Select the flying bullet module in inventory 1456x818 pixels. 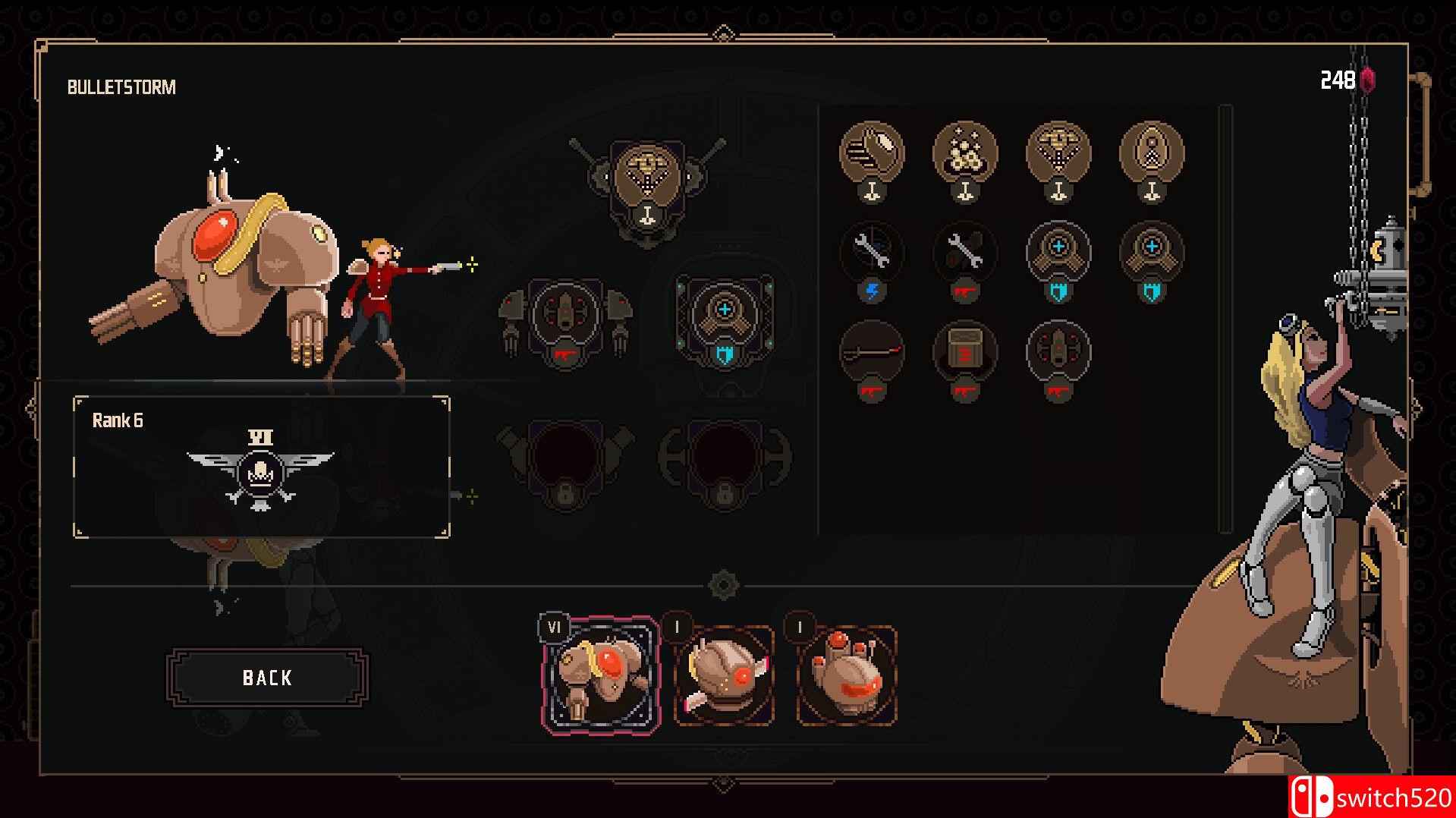coord(872,154)
